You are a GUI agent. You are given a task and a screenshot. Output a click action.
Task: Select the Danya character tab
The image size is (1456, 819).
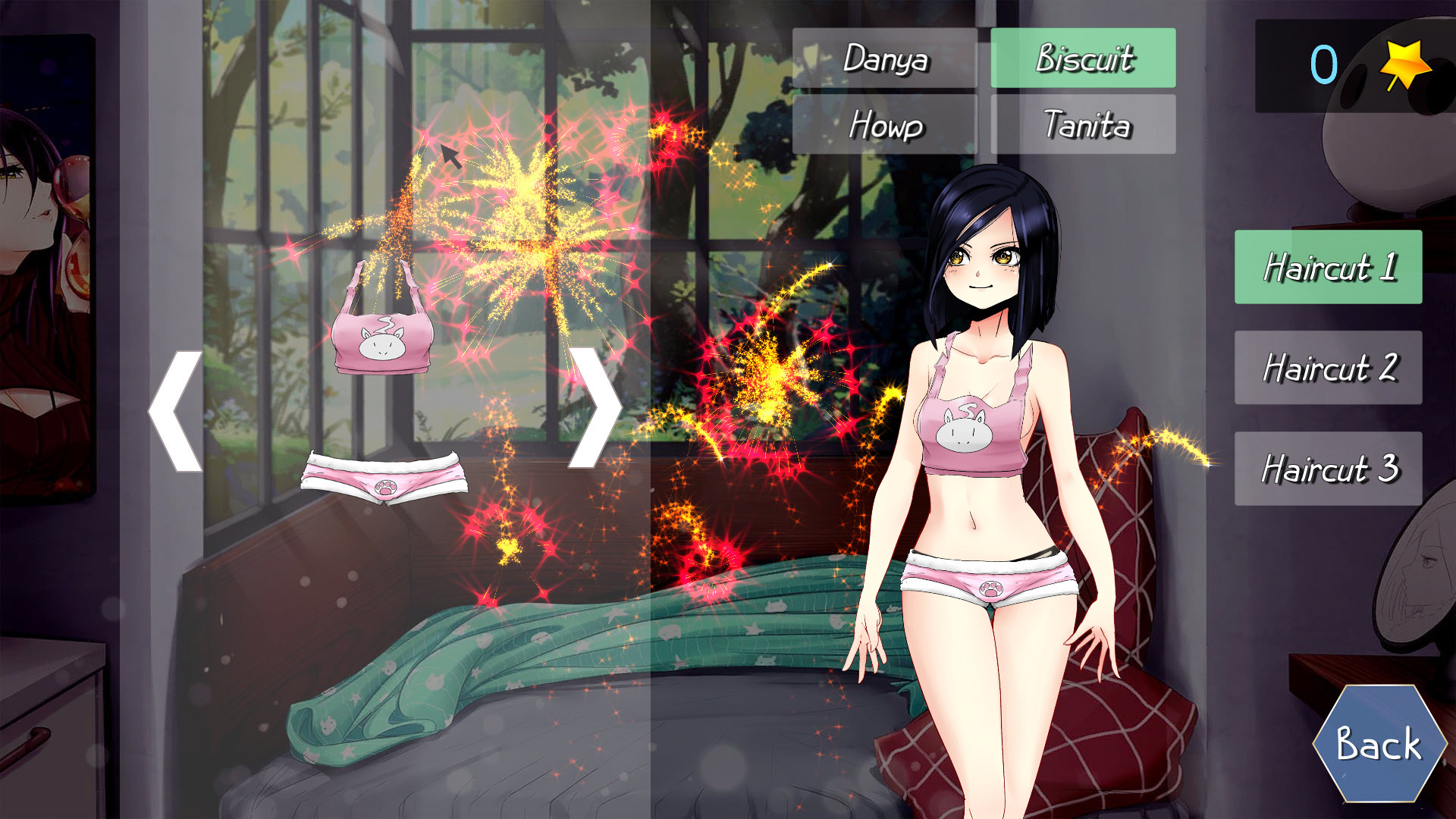[884, 58]
